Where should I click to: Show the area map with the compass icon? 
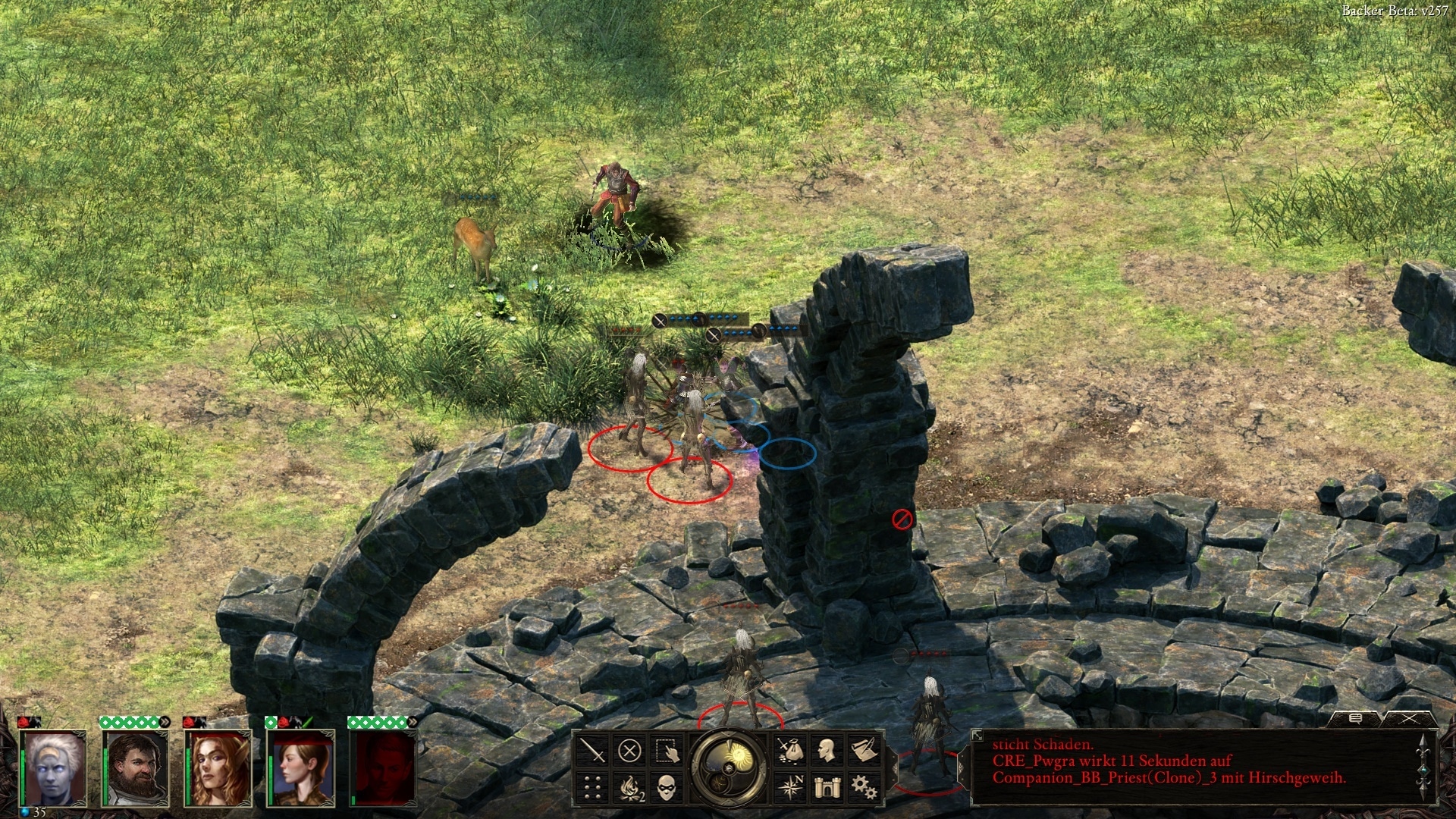coord(790,787)
